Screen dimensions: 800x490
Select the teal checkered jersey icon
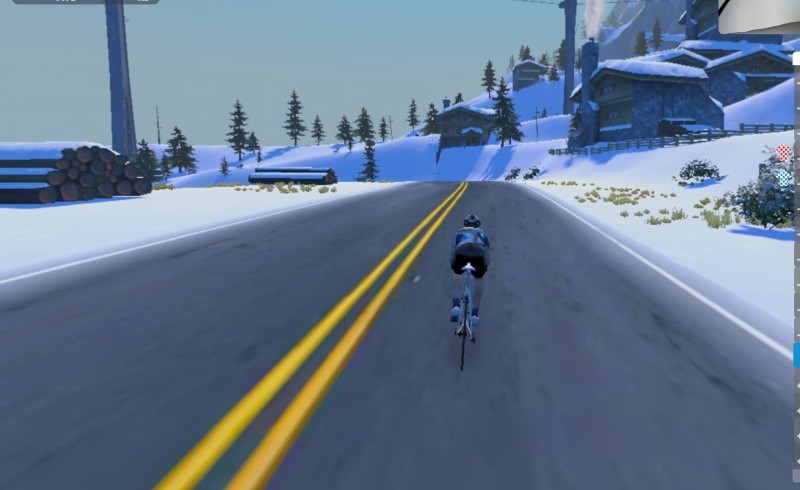(785, 177)
